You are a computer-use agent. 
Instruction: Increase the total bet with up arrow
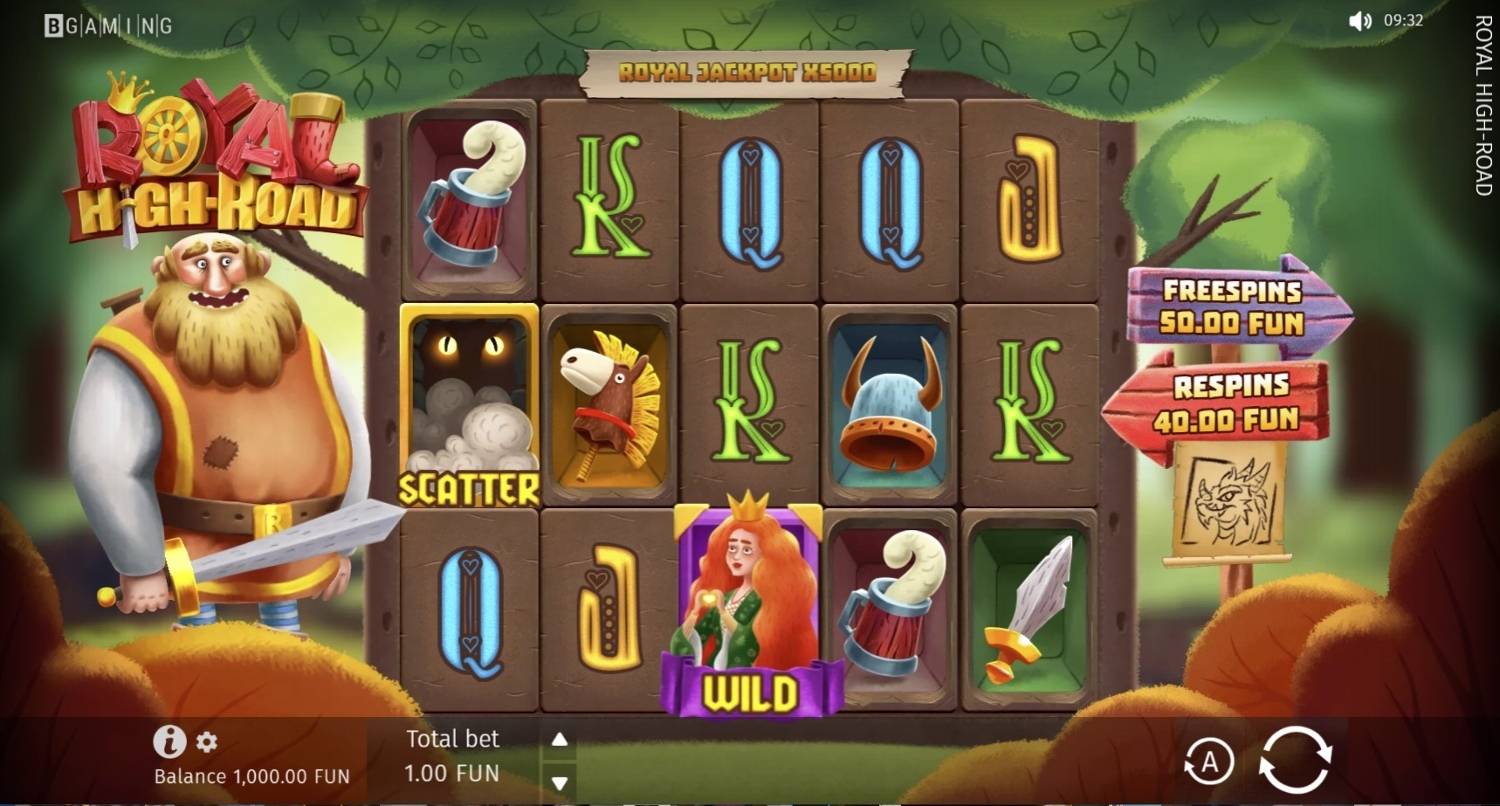[560, 740]
